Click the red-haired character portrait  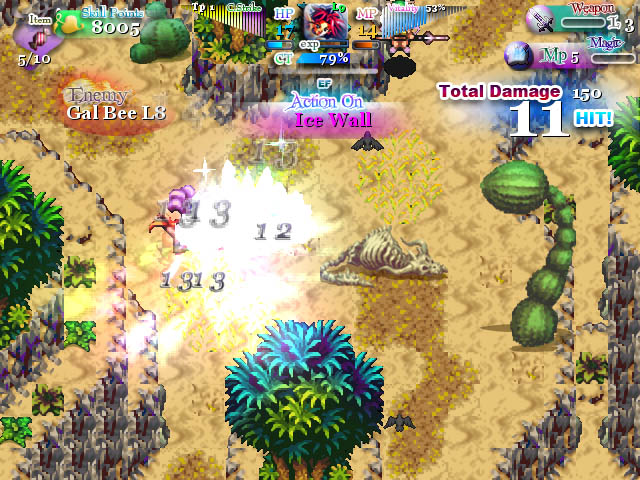tap(326, 20)
